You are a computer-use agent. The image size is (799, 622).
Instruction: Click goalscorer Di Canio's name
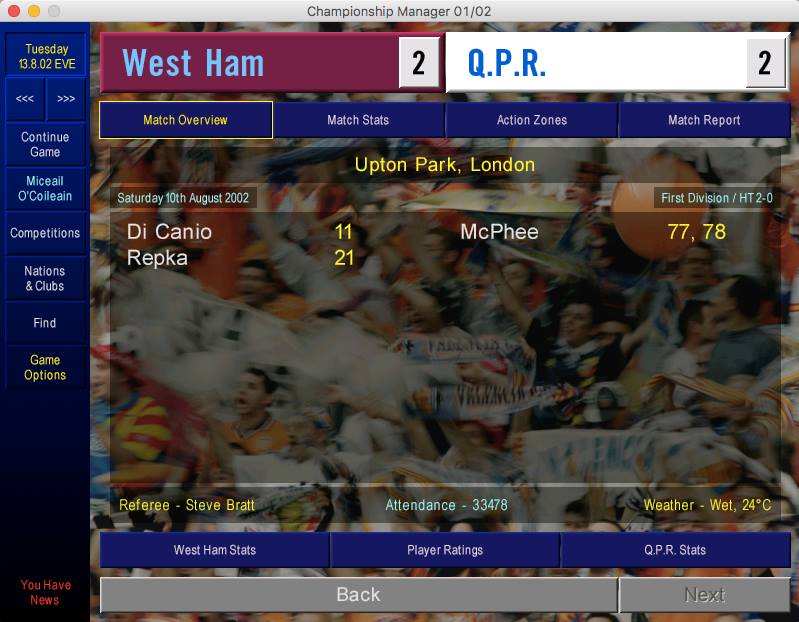click(169, 232)
